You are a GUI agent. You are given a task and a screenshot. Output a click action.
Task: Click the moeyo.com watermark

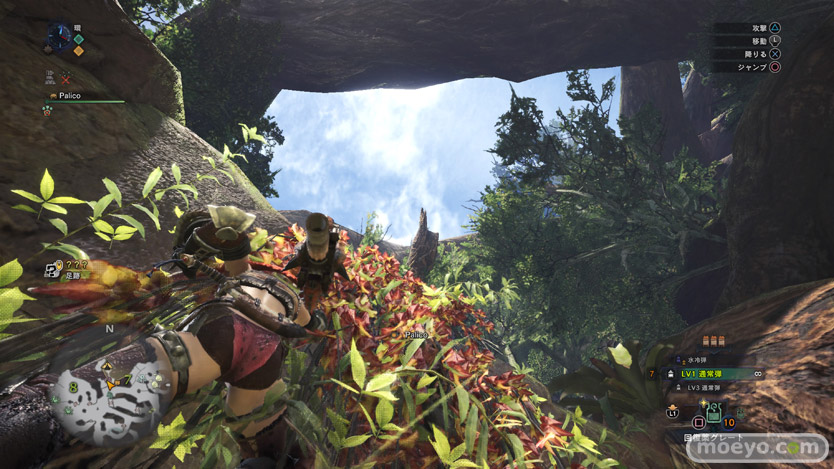(x=757, y=447)
